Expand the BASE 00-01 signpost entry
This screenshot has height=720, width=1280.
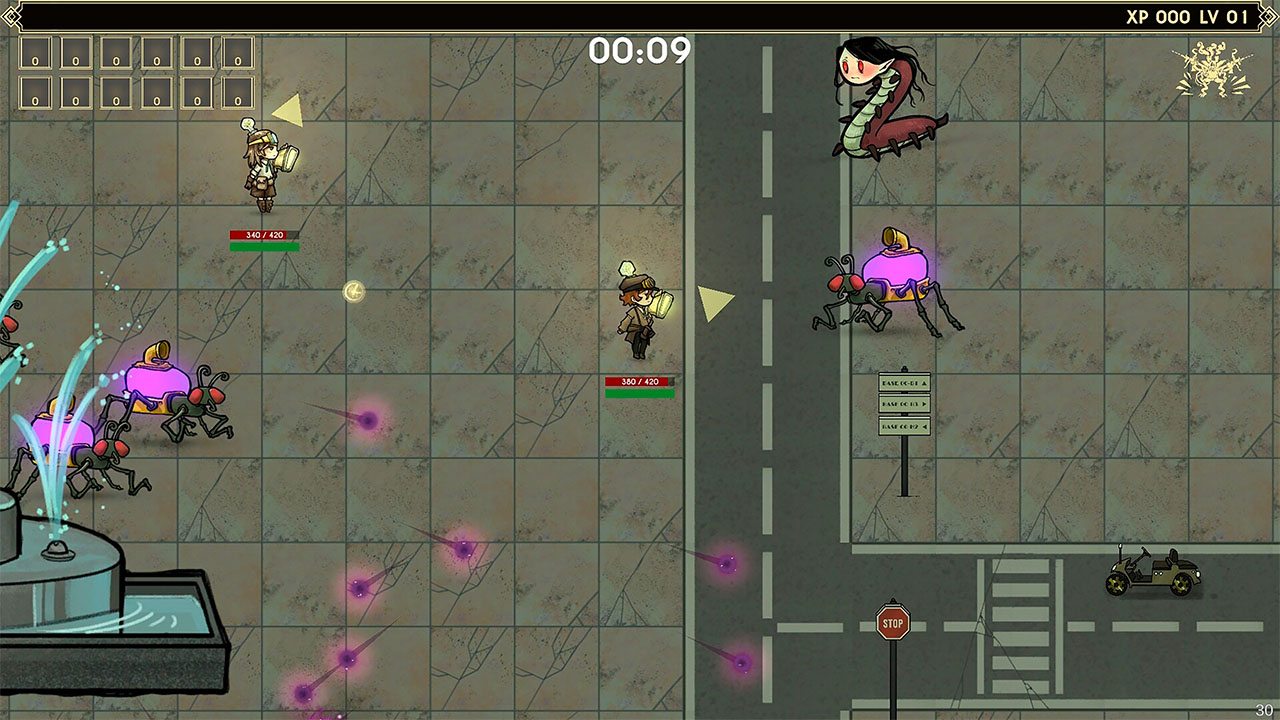pos(904,383)
